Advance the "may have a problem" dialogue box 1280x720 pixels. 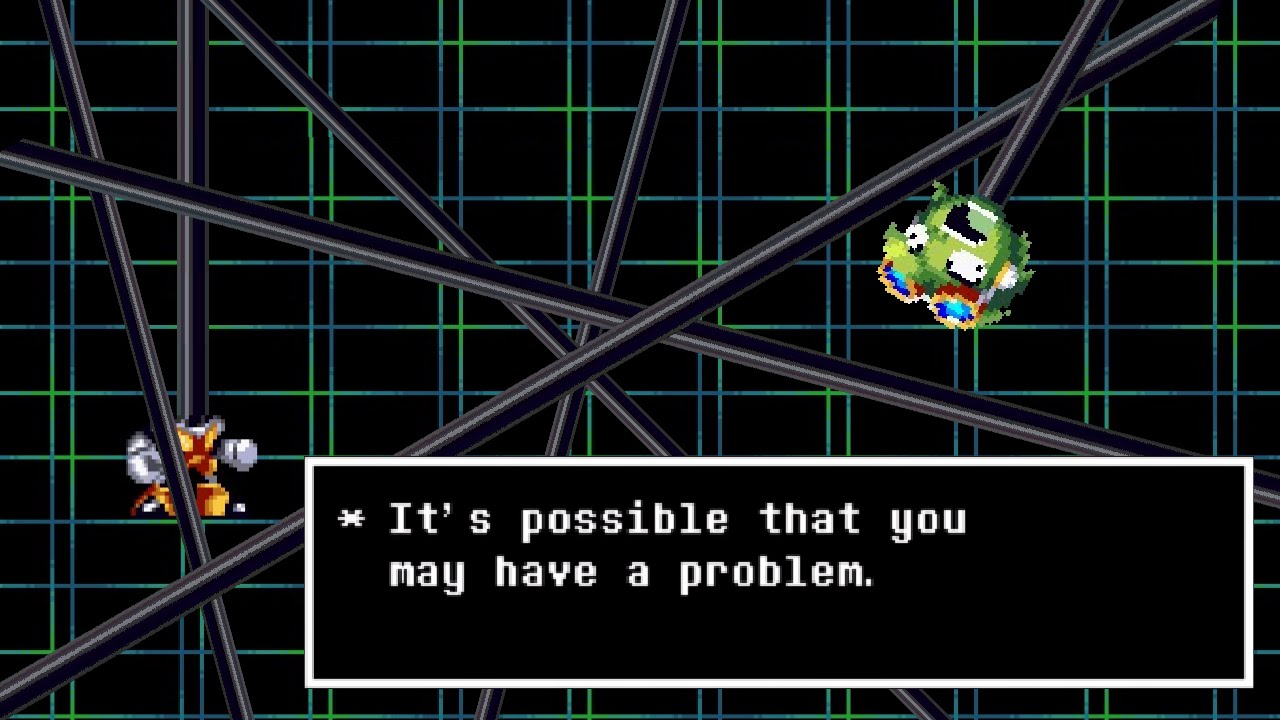(x=778, y=572)
